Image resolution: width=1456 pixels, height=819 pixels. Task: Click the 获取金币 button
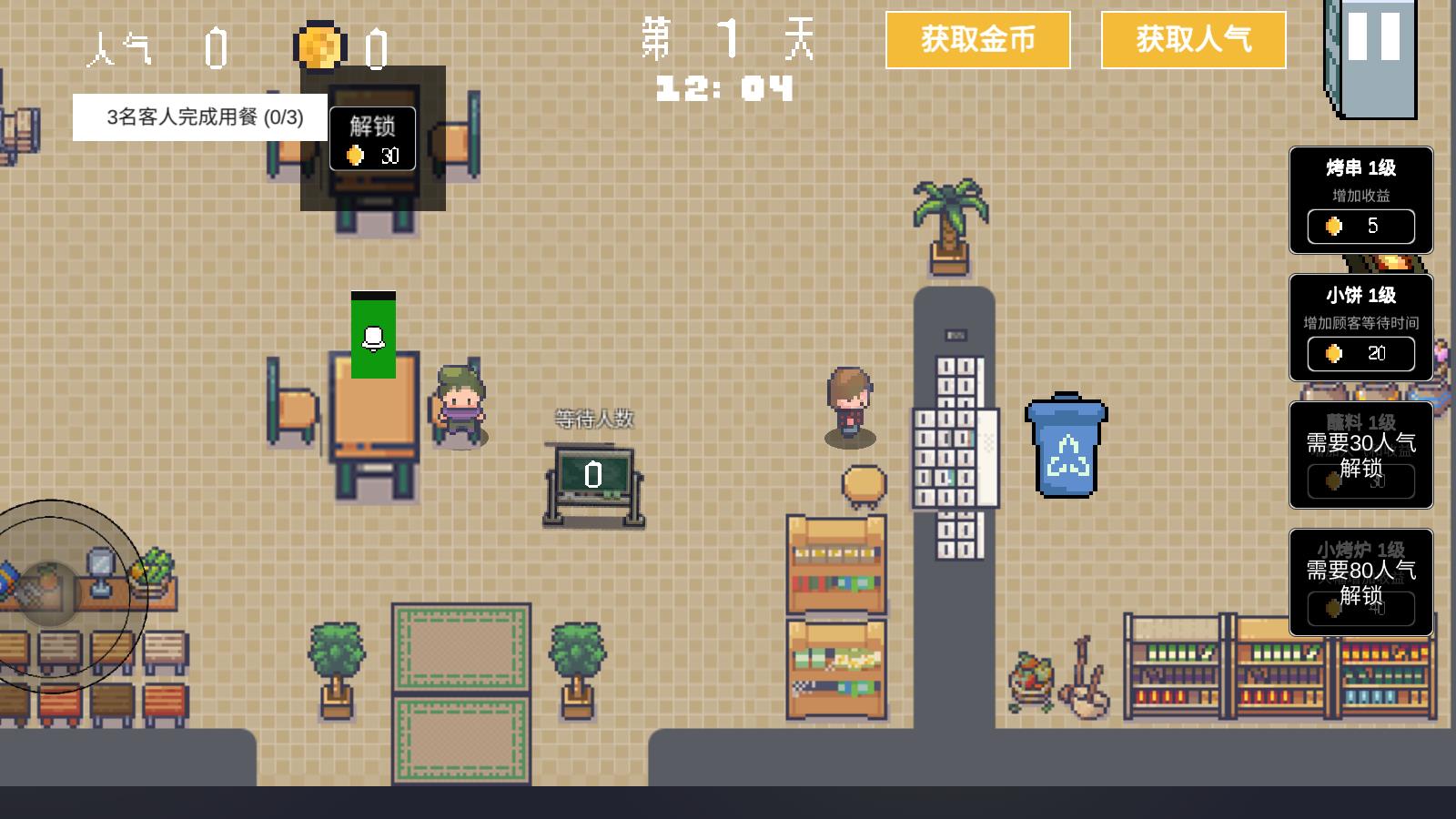tap(978, 40)
